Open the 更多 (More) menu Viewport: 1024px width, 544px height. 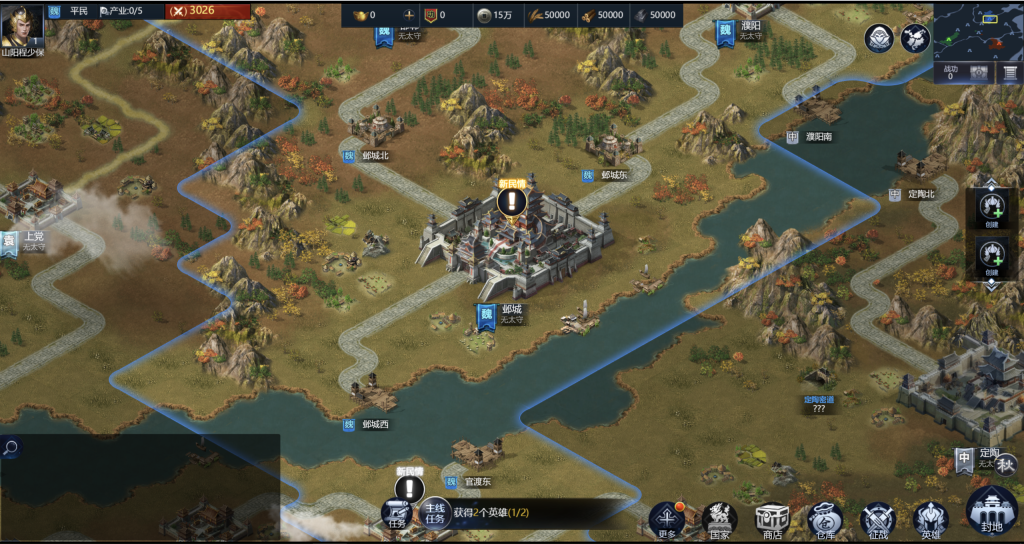point(667,519)
